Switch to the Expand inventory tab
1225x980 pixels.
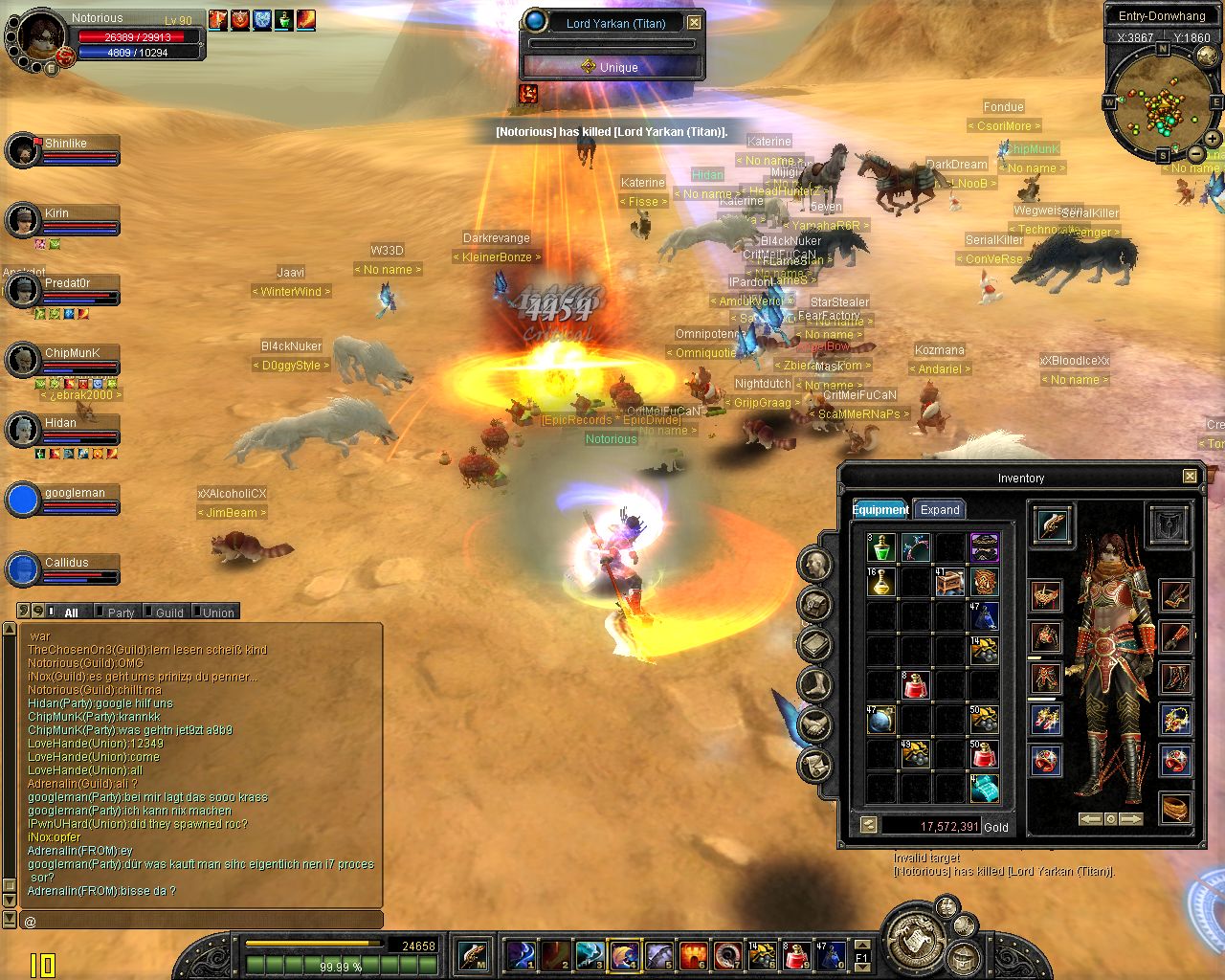(x=939, y=510)
